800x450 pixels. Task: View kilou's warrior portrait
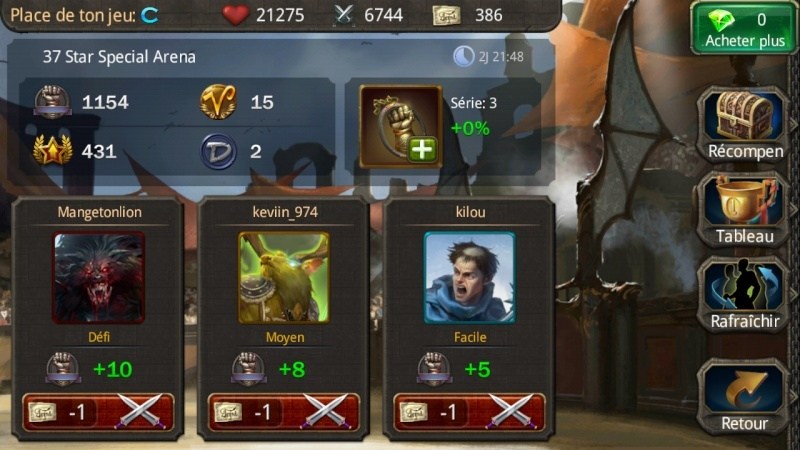[x=470, y=278]
